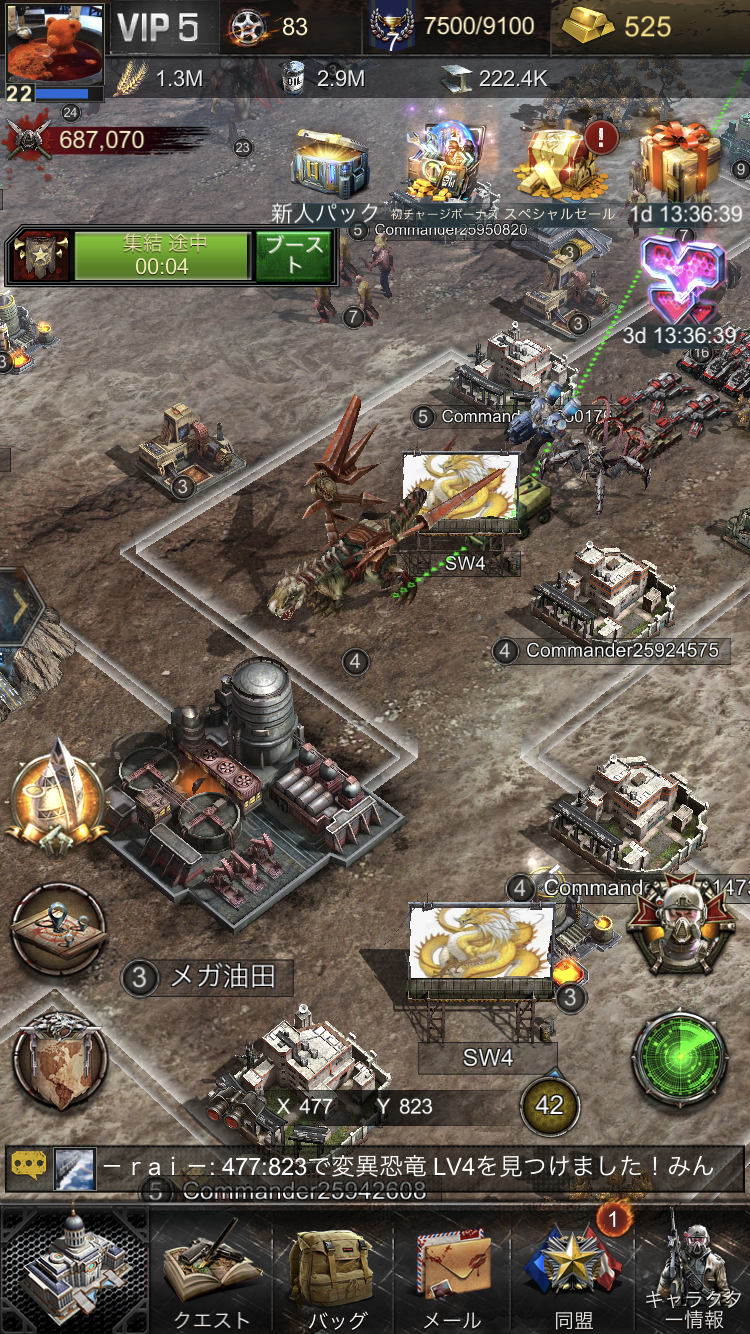Open the world map scroll icon
This screenshot has width=750, height=1334.
(59, 1059)
